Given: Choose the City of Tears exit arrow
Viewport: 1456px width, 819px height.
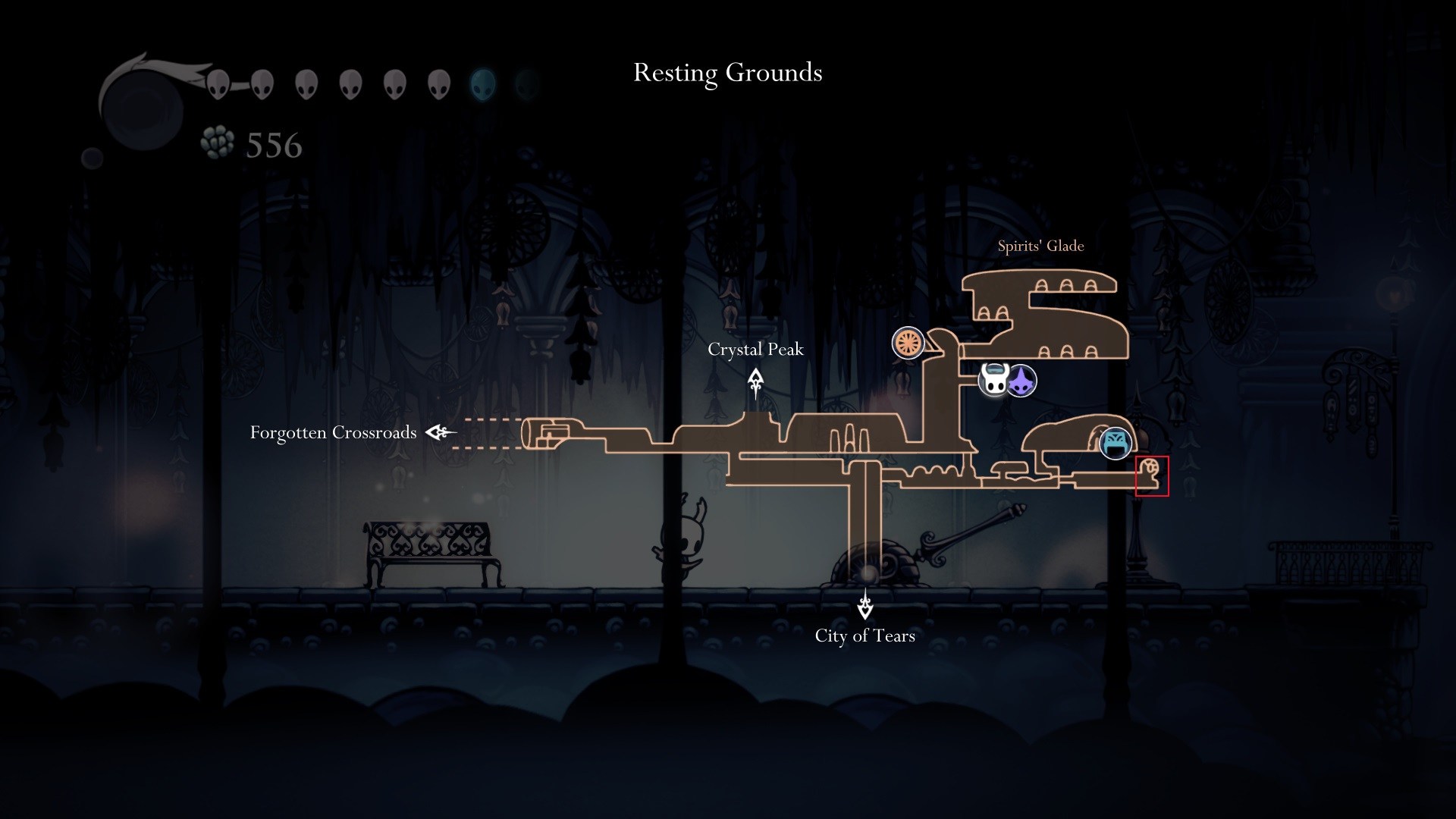Looking at the screenshot, I should tap(864, 605).
